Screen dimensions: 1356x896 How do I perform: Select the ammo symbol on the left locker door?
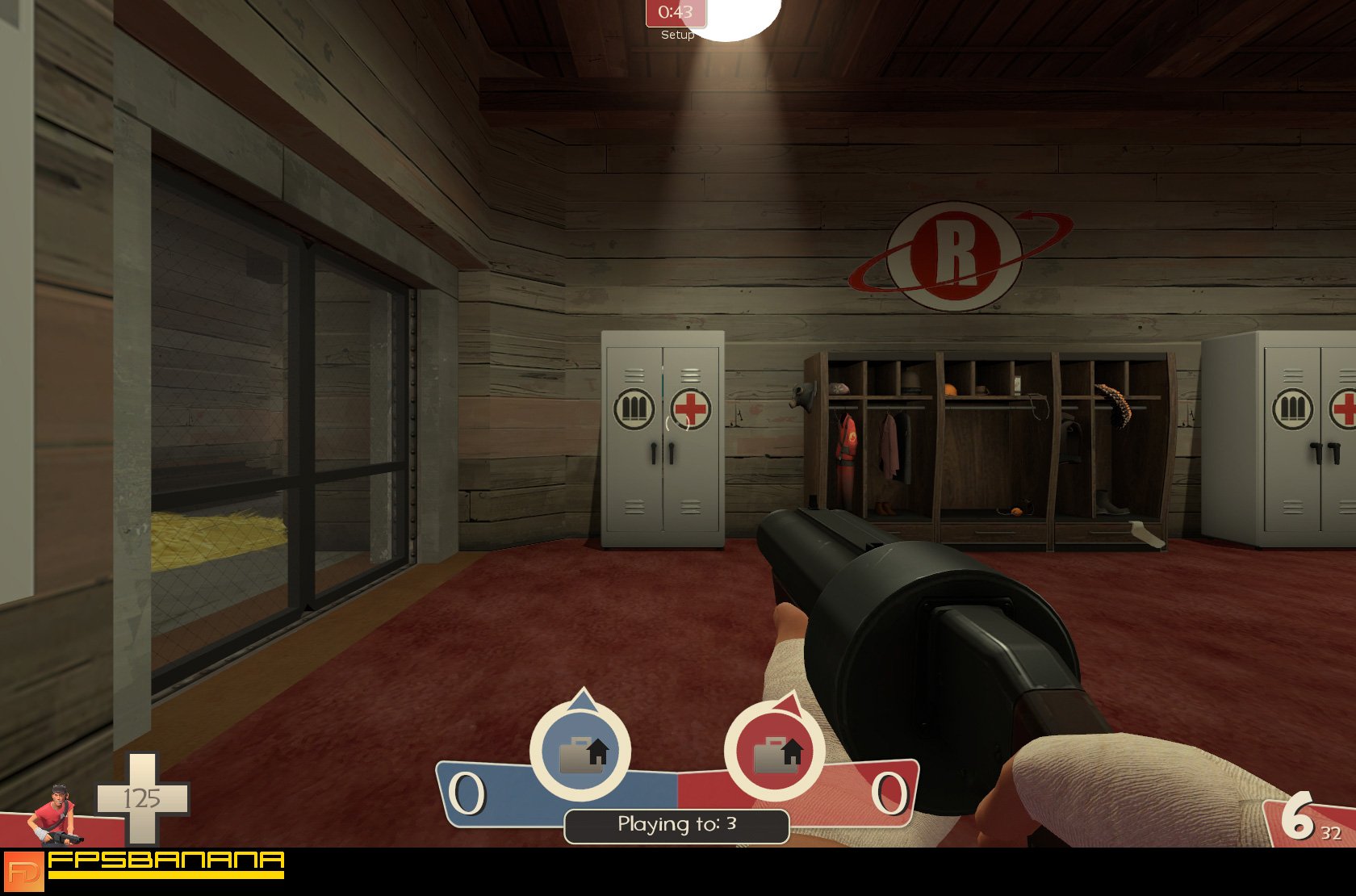coord(634,409)
